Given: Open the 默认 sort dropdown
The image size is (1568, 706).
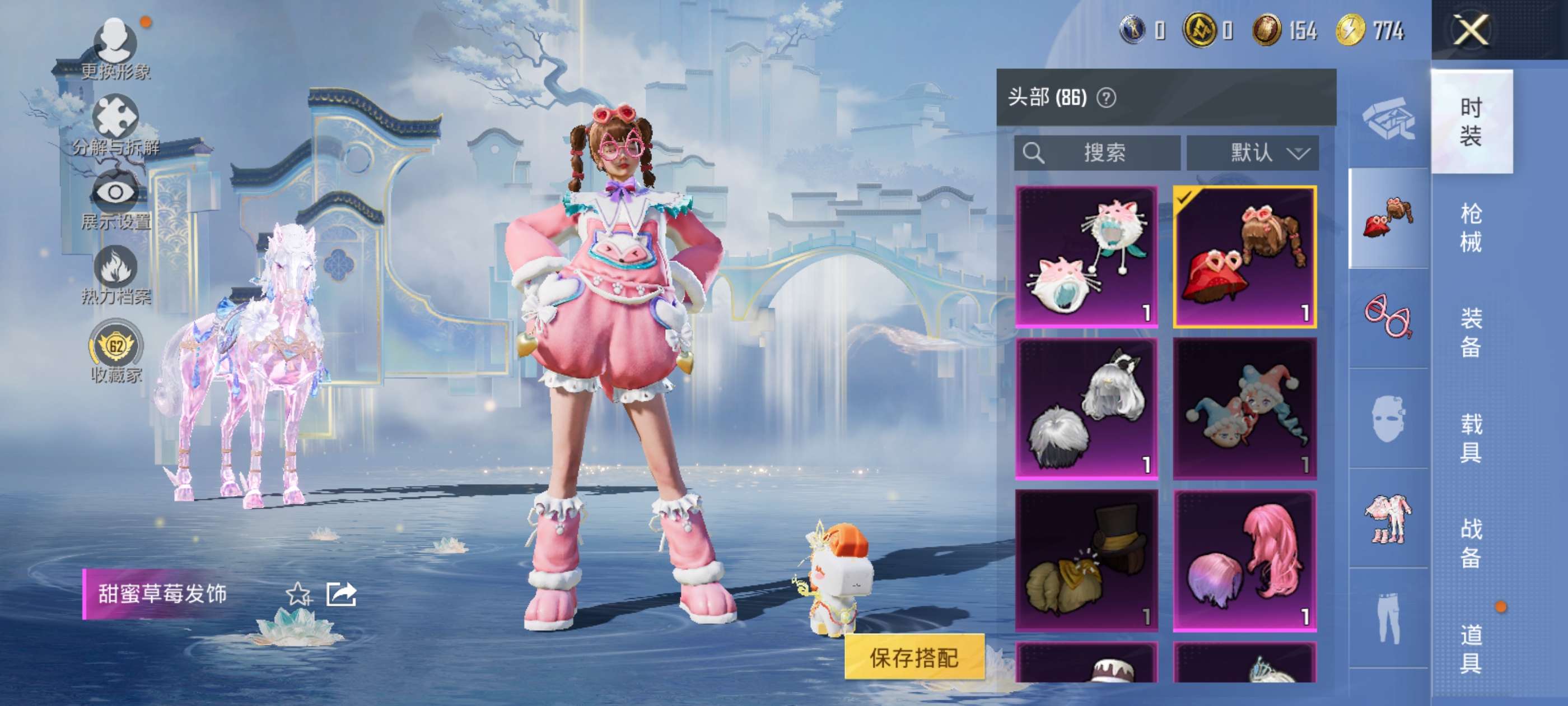Looking at the screenshot, I should pyautogui.click(x=1253, y=152).
